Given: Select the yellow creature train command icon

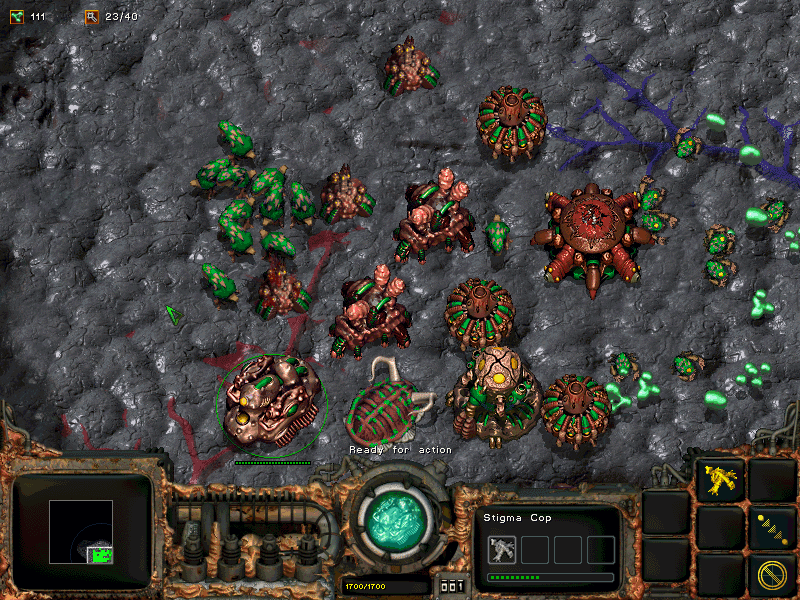Looking at the screenshot, I should [720, 481].
